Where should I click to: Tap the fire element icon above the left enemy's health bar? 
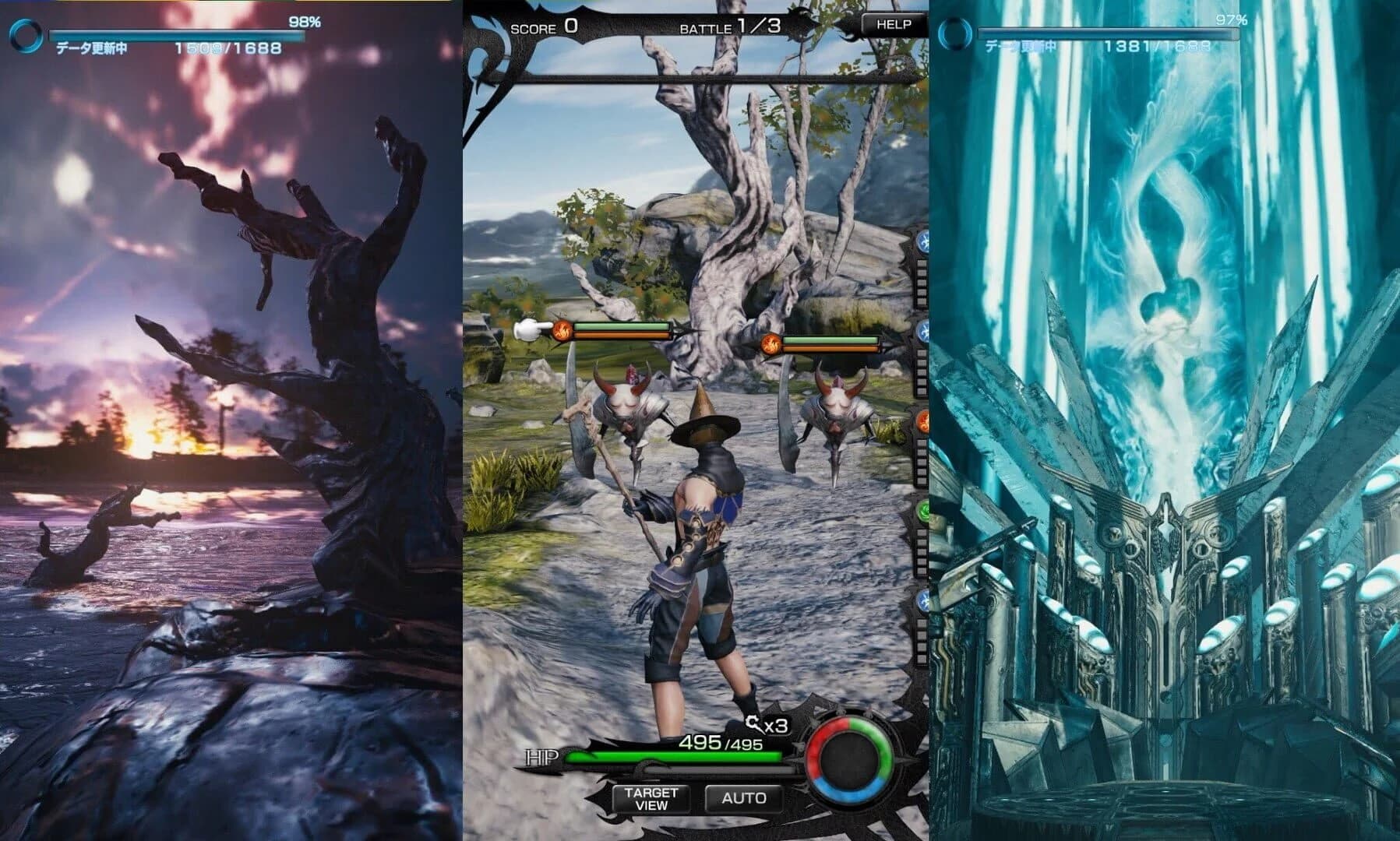coord(562,330)
